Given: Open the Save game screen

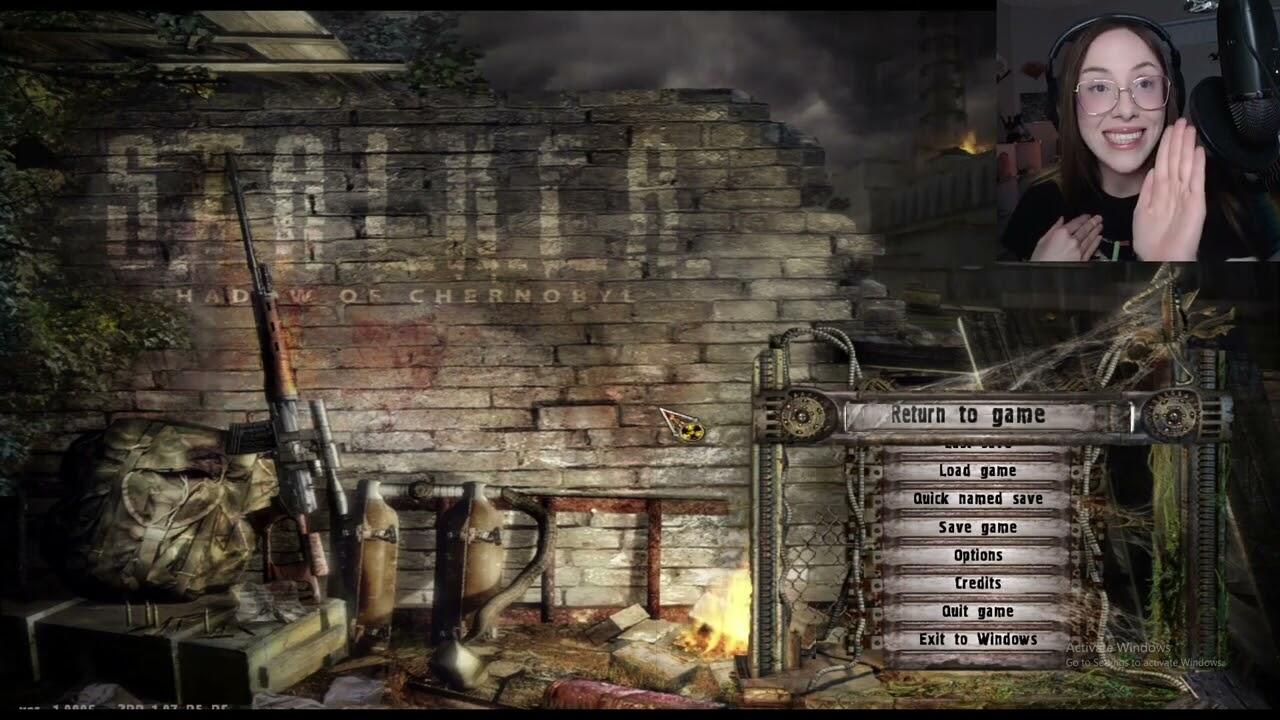Looking at the screenshot, I should [x=977, y=527].
